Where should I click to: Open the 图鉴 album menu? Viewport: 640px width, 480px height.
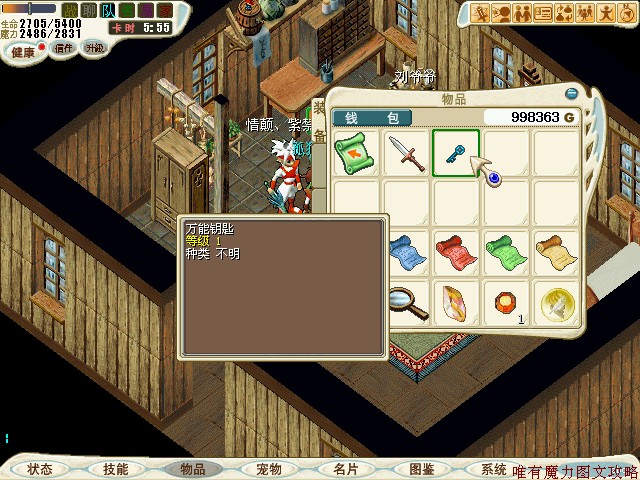[421, 468]
